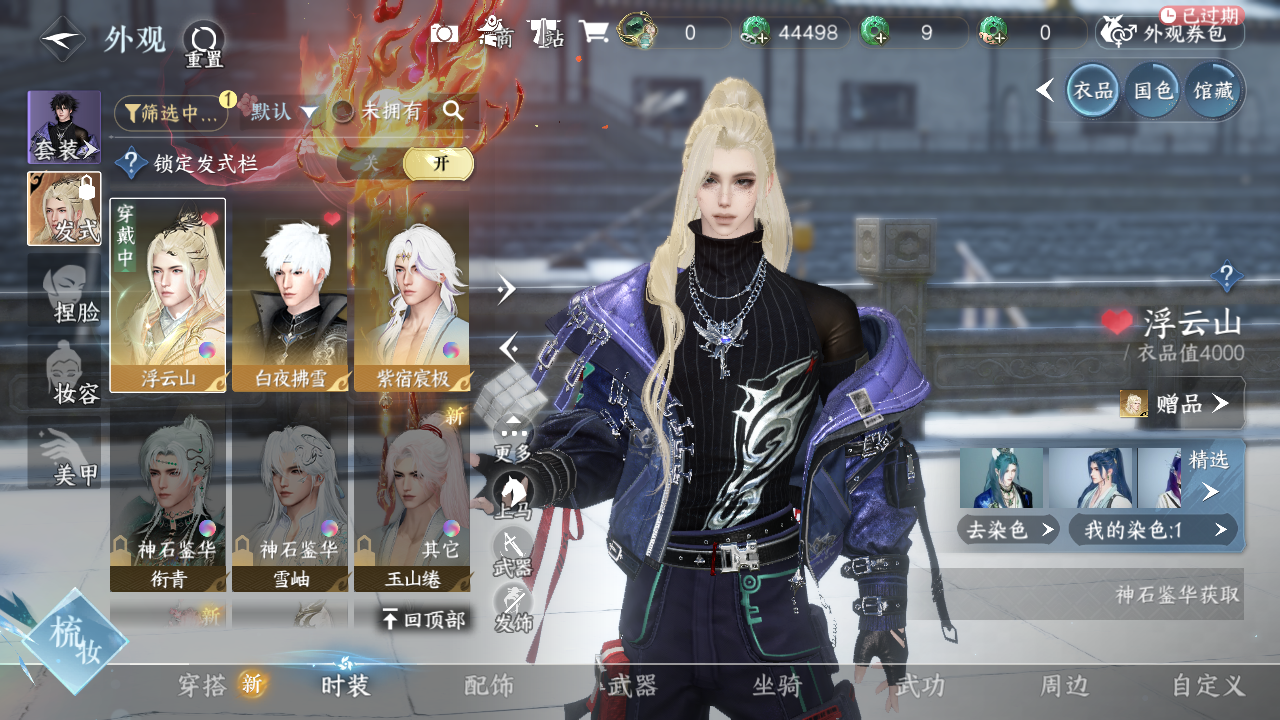Switch to the 衣品 round tab

tap(1093, 91)
